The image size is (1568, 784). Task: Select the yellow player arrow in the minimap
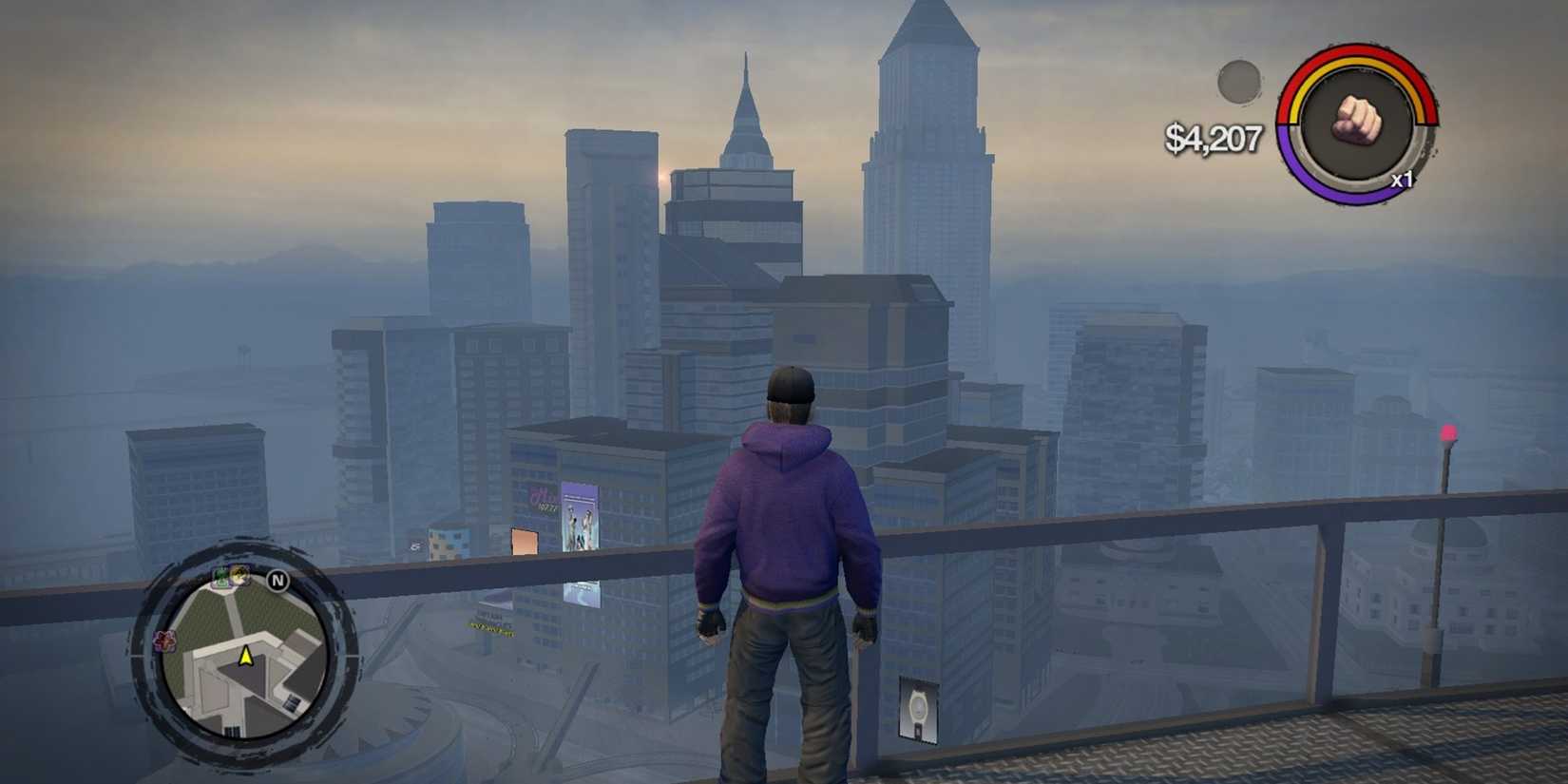click(245, 658)
